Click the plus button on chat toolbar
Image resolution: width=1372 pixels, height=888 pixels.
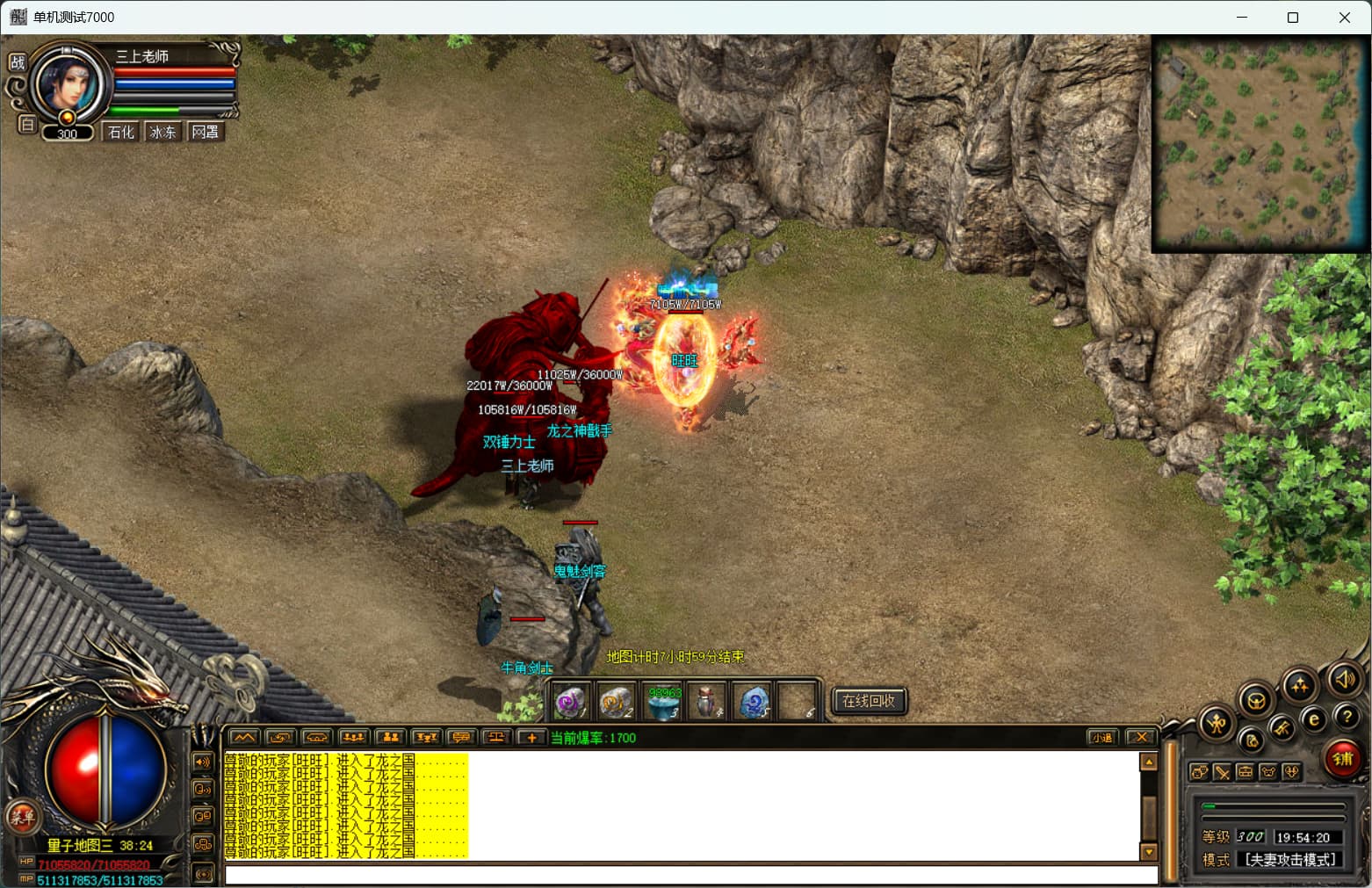(x=531, y=738)
